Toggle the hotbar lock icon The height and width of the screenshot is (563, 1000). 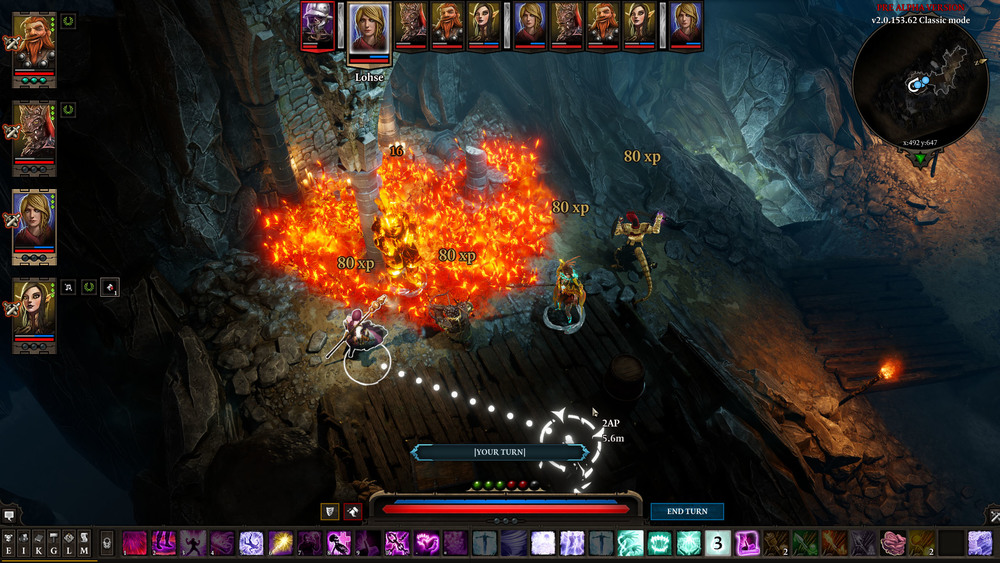pos(106,543)
